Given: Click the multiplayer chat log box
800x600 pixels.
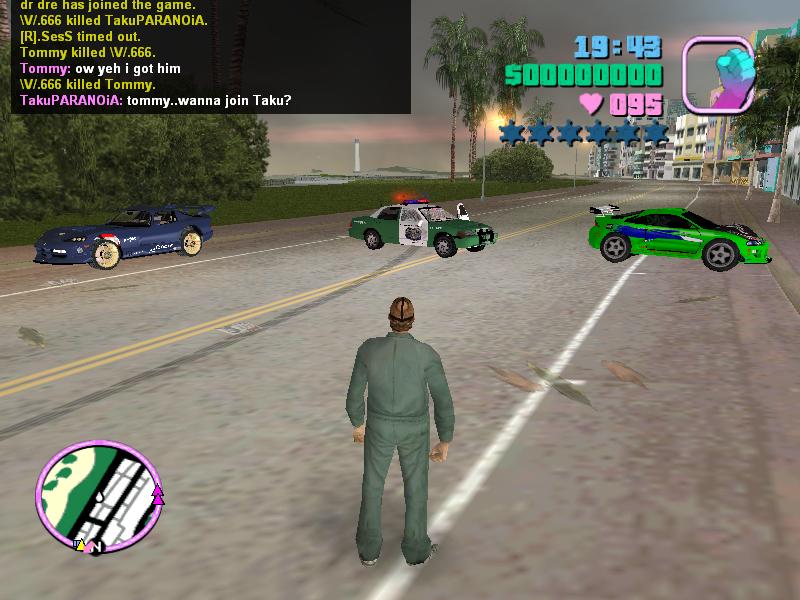Looking at the screenshot, I should pos(205,56).
